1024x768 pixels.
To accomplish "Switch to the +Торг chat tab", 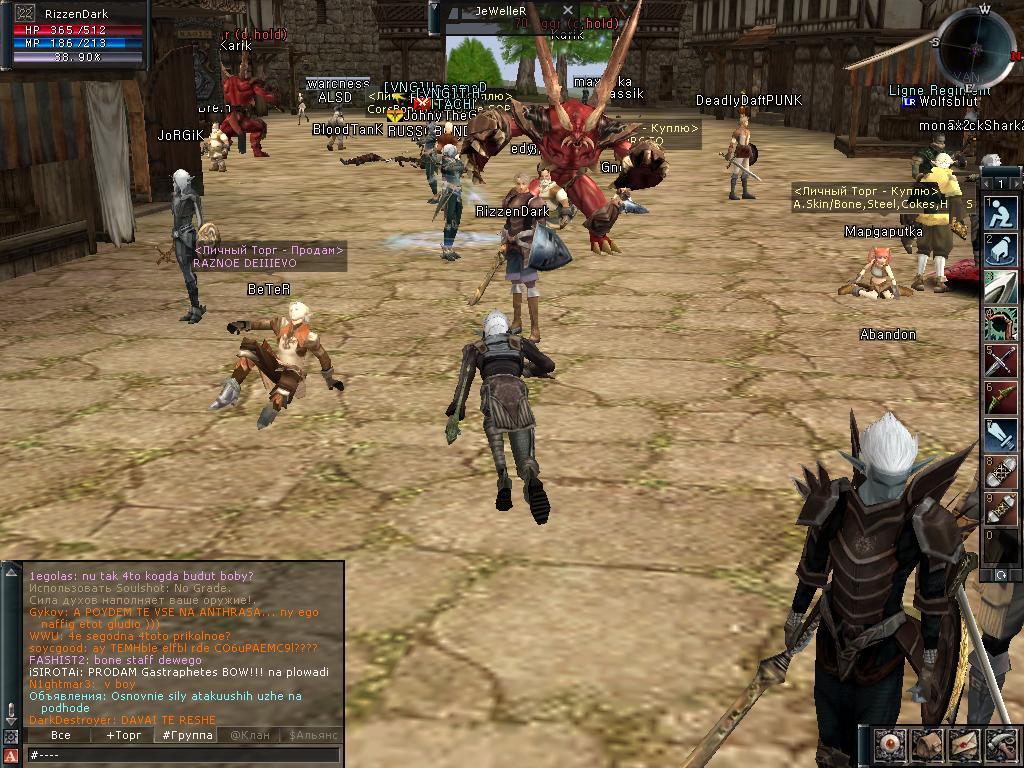I will coord(124,735).
